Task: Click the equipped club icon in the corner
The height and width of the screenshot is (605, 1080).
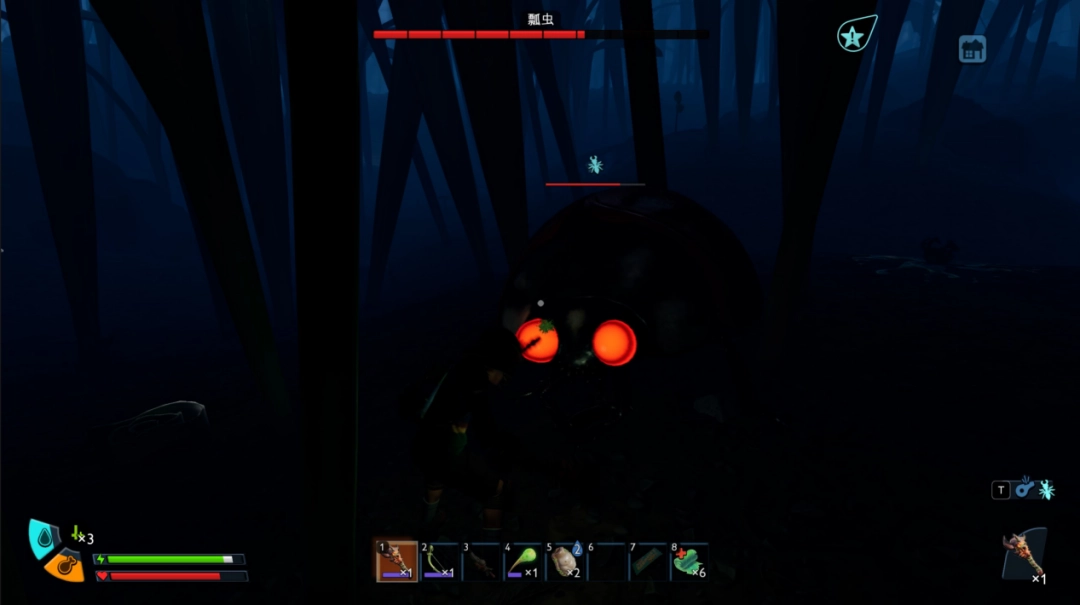Action: (1024, 554)
